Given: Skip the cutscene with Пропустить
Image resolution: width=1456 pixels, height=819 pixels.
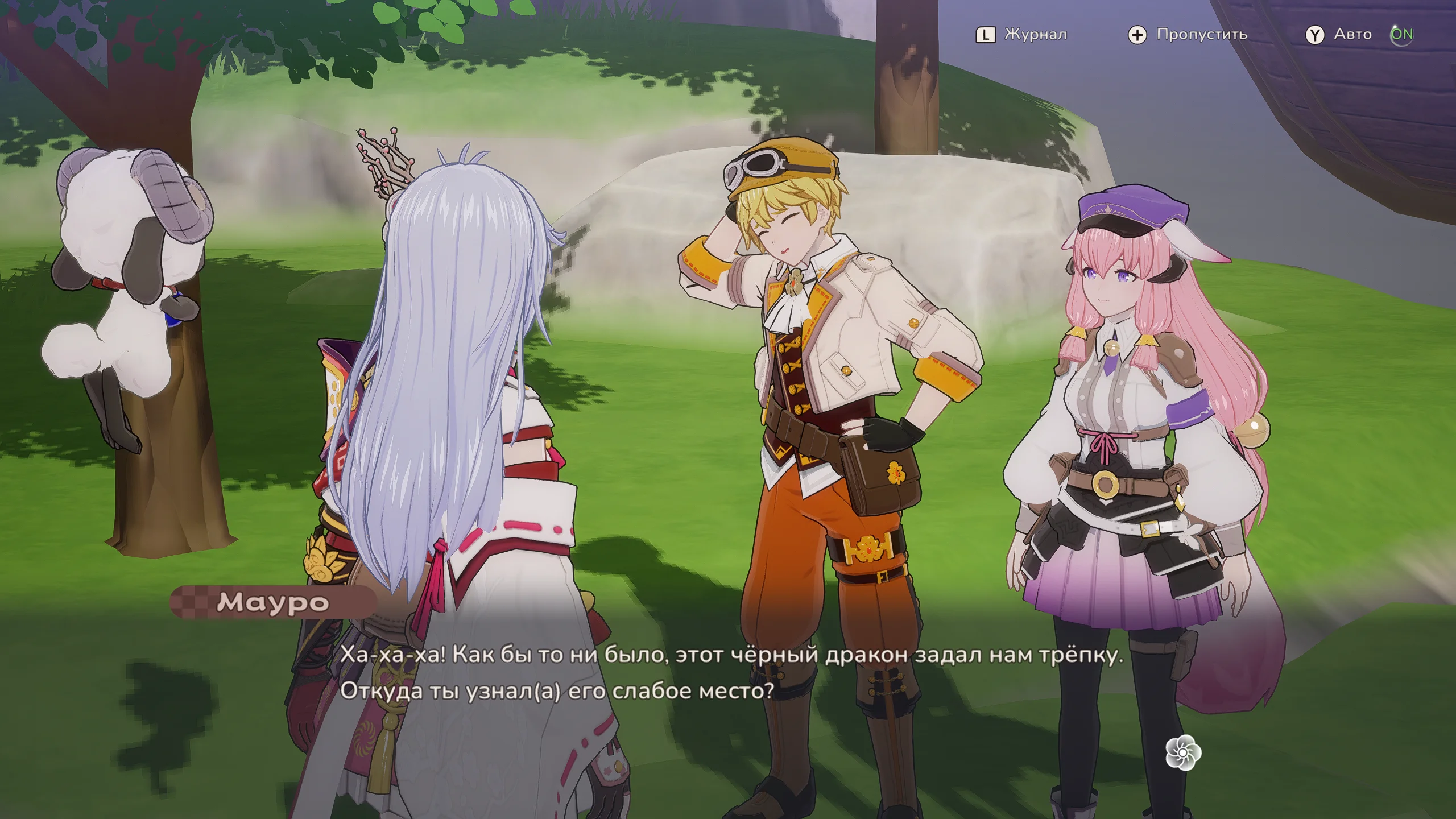Looking at the screenshot, I should pyautogui.click(x=1188, y=35).
